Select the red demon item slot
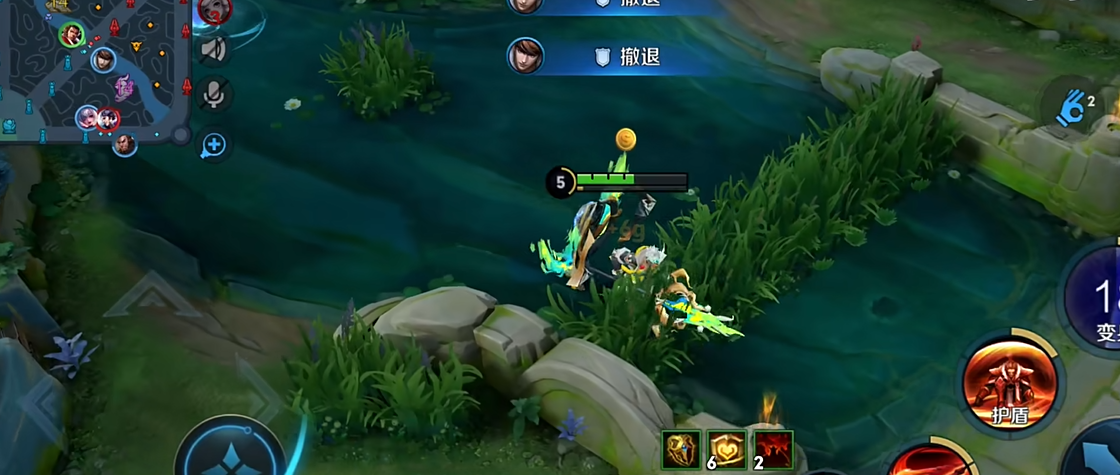 [x=773, y=450]
